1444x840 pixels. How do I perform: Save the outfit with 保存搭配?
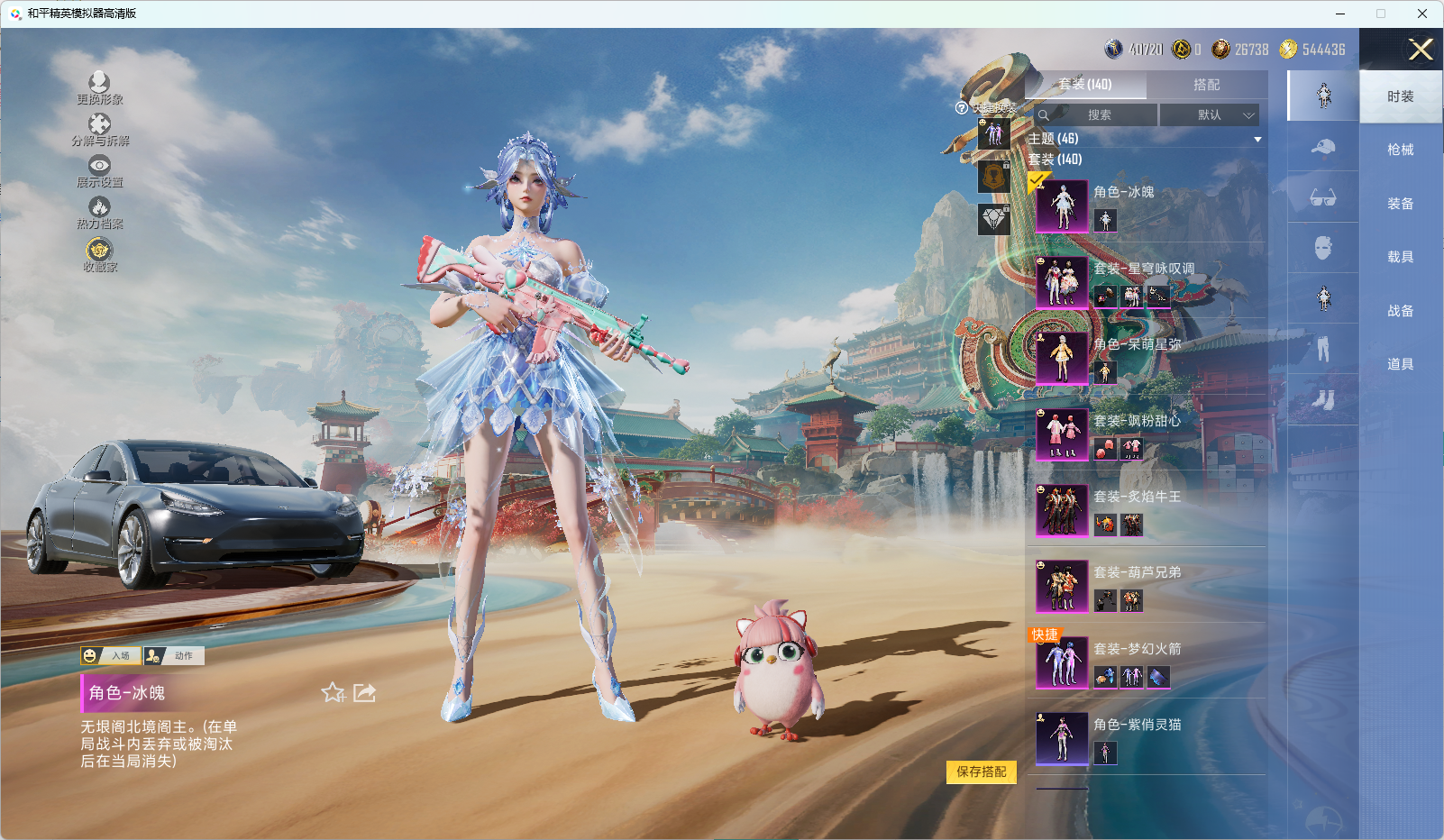coord(981,772)
